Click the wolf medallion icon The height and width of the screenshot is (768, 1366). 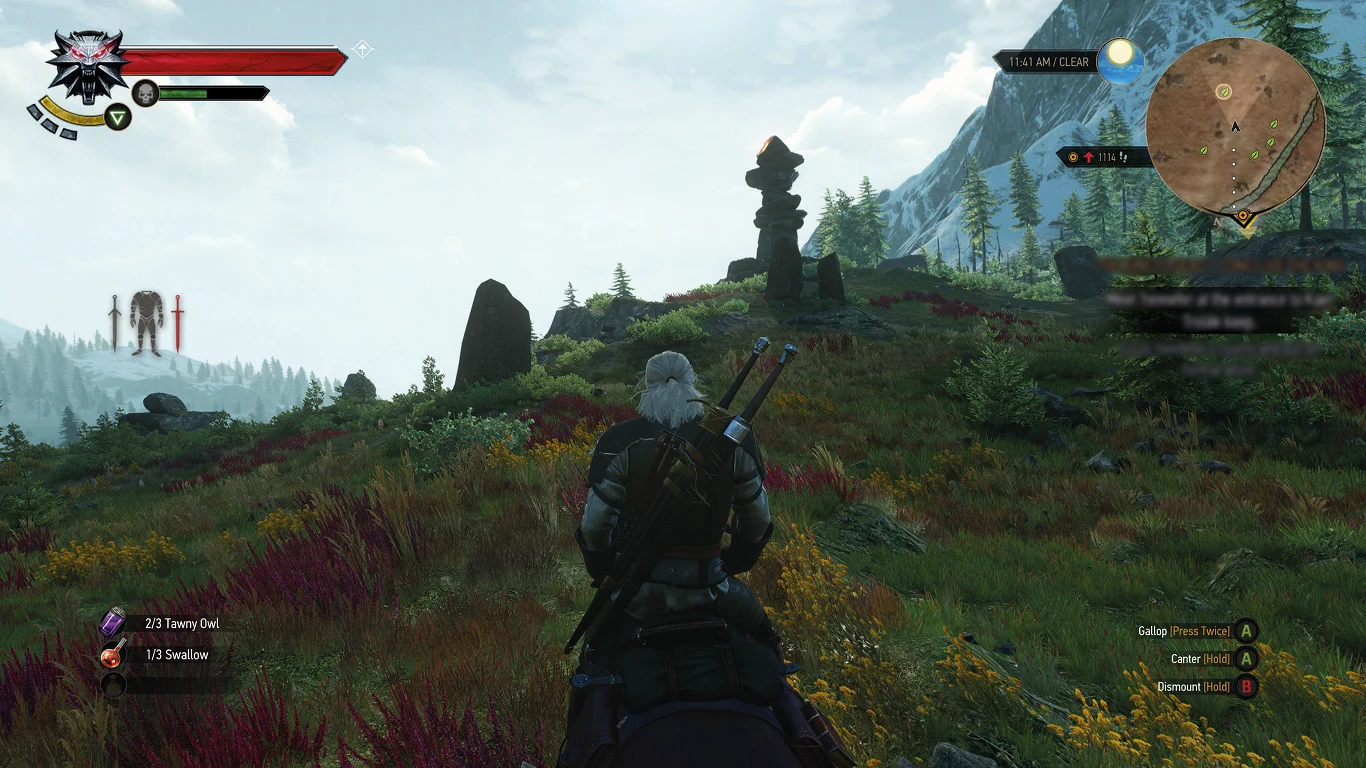pyautogui.click(x=87, y=65)
